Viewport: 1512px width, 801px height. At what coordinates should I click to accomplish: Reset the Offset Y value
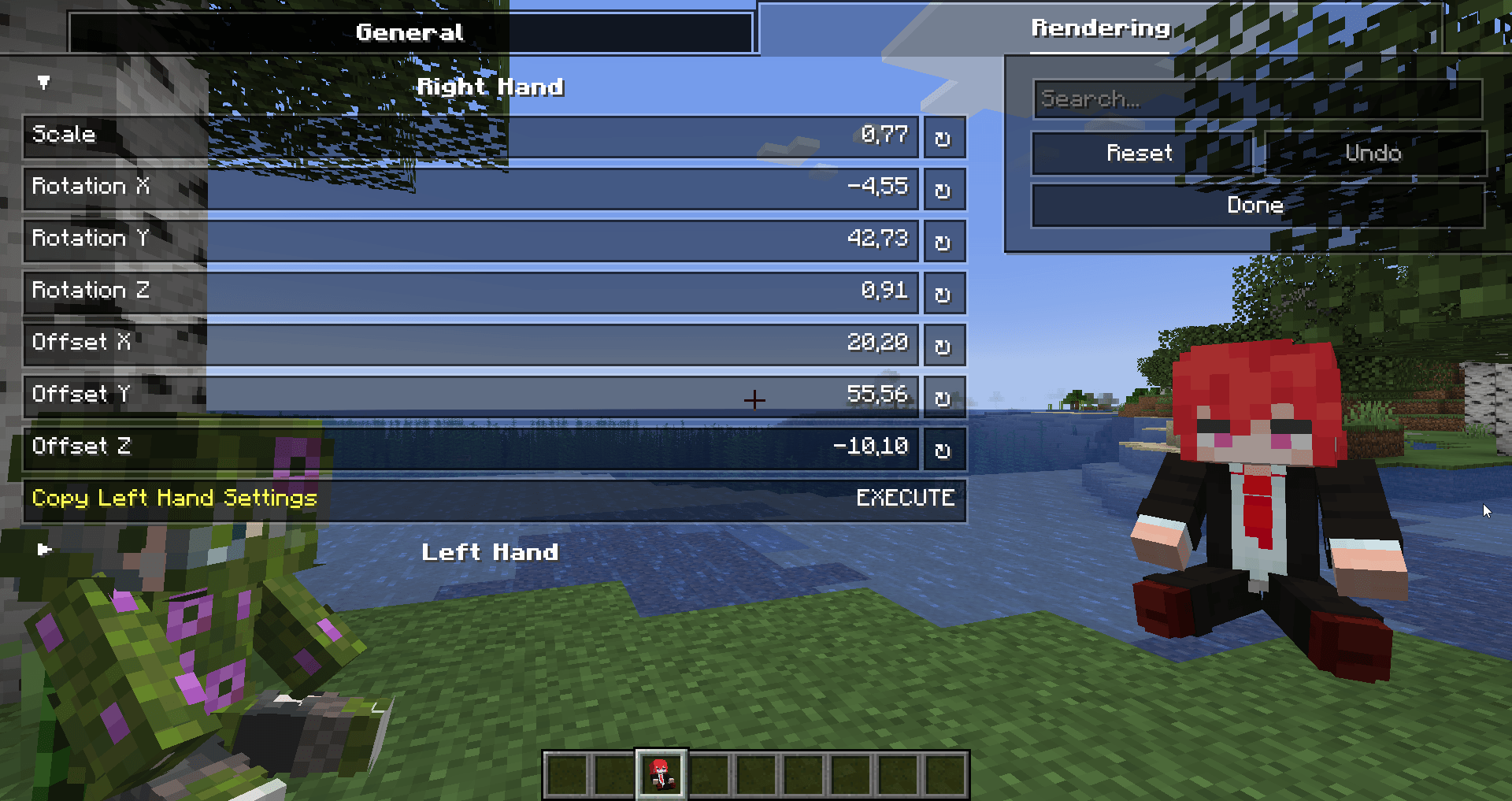pyautogui.click(x=943, y=397)
